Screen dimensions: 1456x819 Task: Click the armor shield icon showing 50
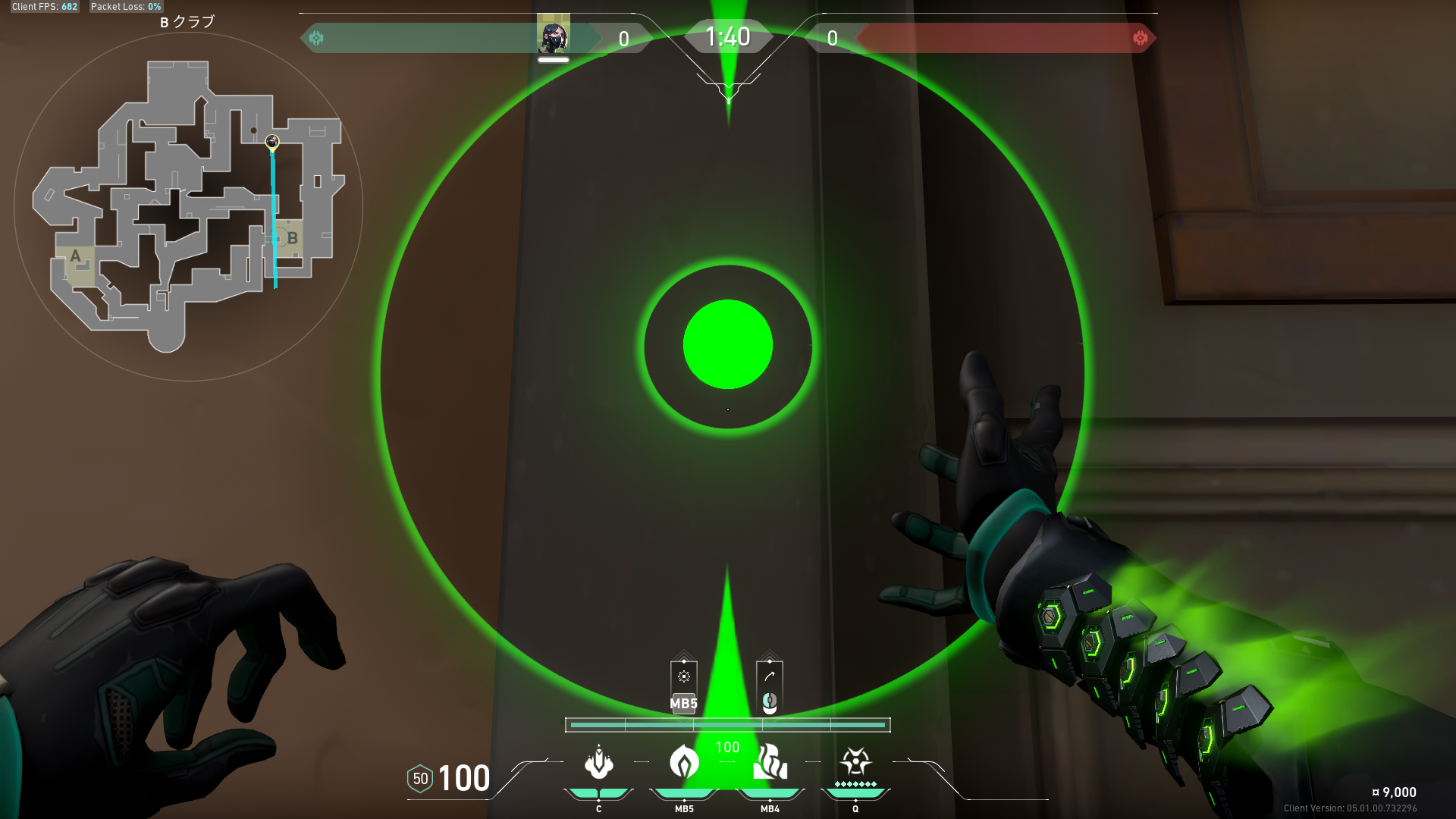point(420,779)
